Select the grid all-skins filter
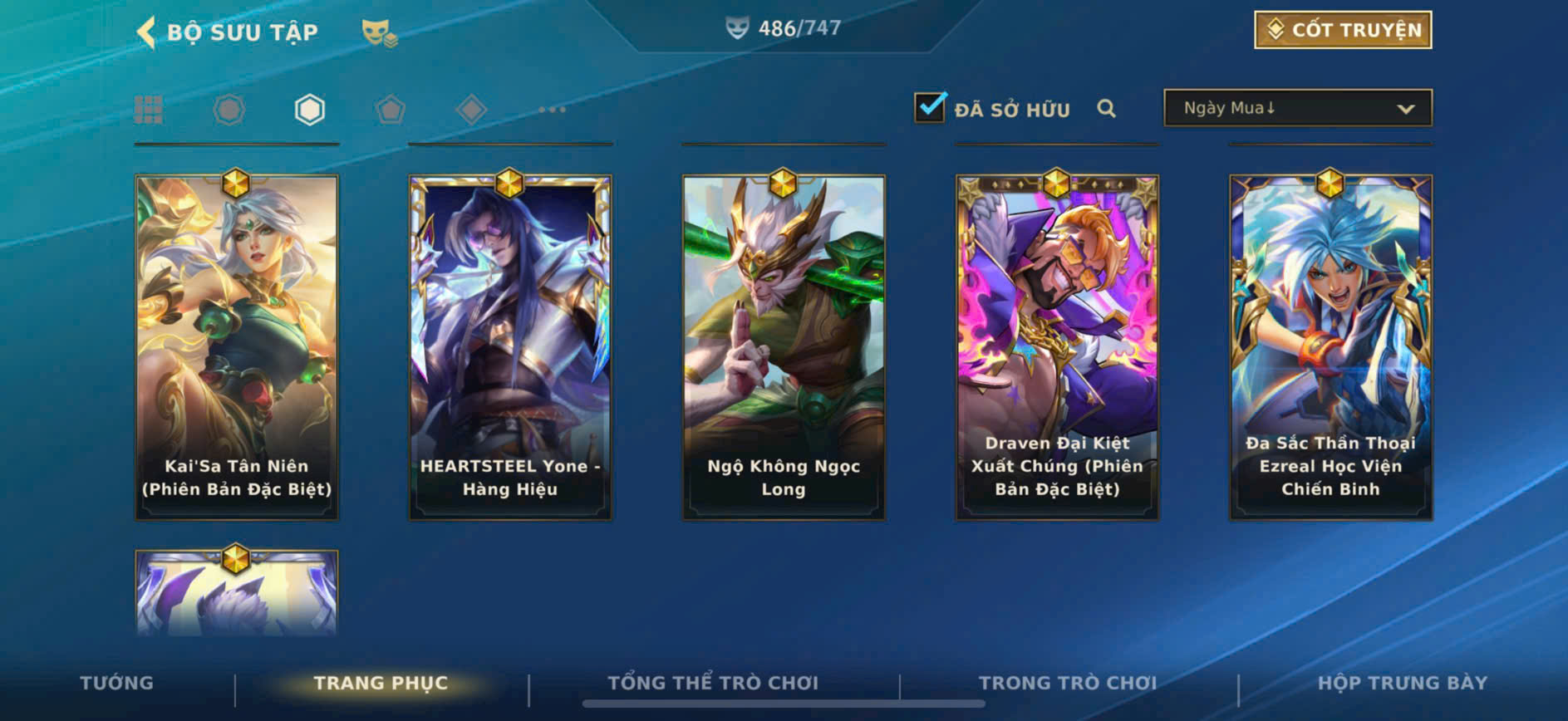This screenshot has width=1568, height=721. tap(149, 110)
